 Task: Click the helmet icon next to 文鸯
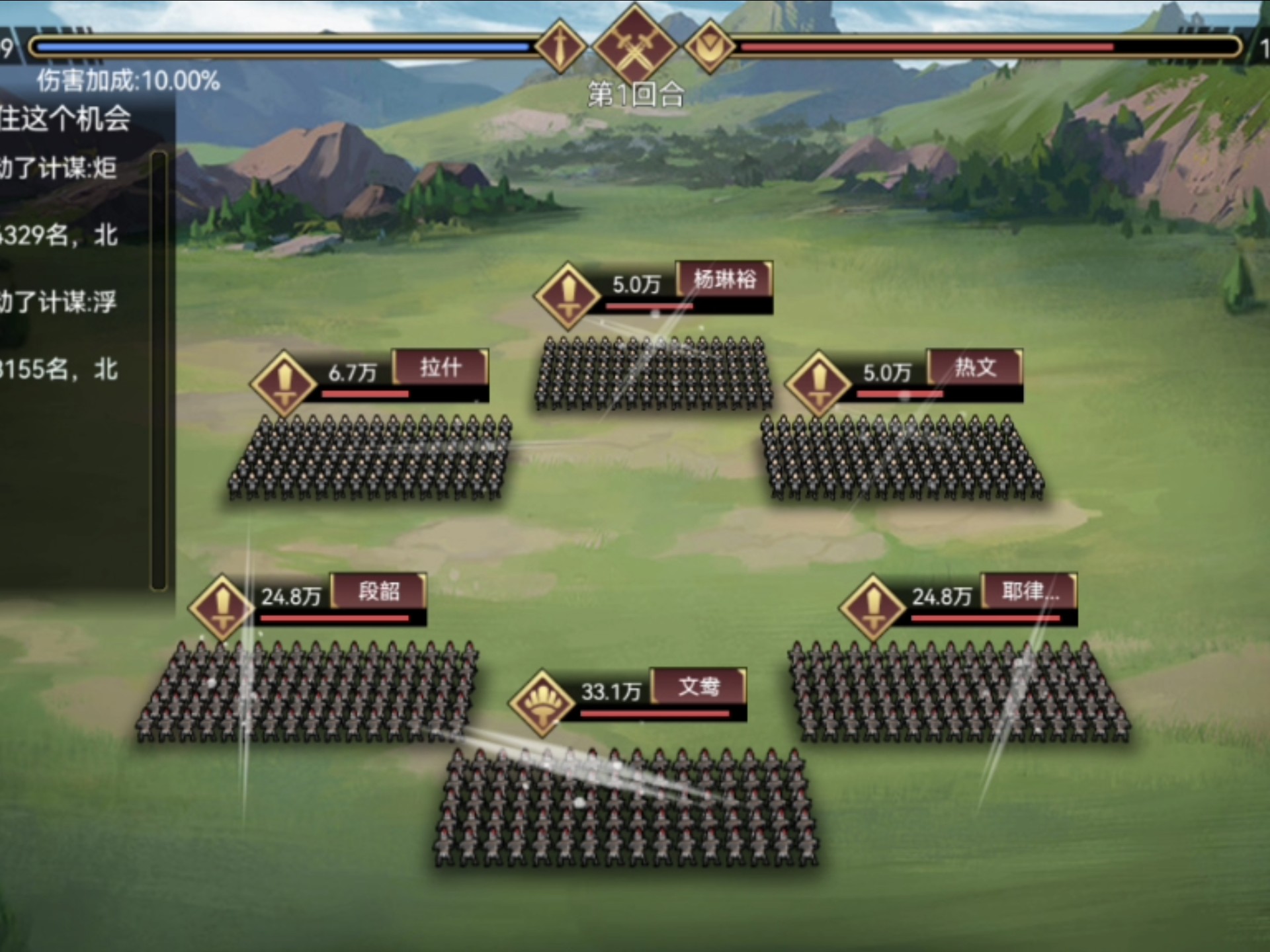click(x=542, y=703)
